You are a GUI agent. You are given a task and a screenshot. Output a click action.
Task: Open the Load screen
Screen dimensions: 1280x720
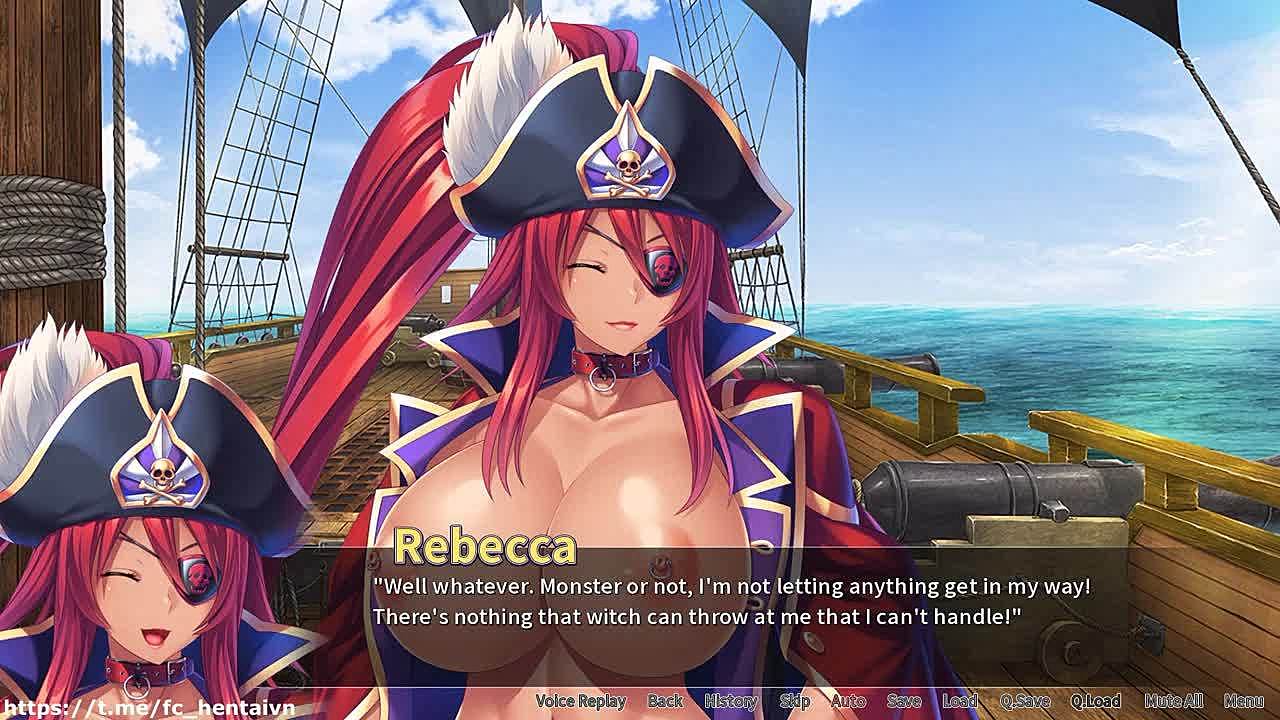[x=960, y=701]
